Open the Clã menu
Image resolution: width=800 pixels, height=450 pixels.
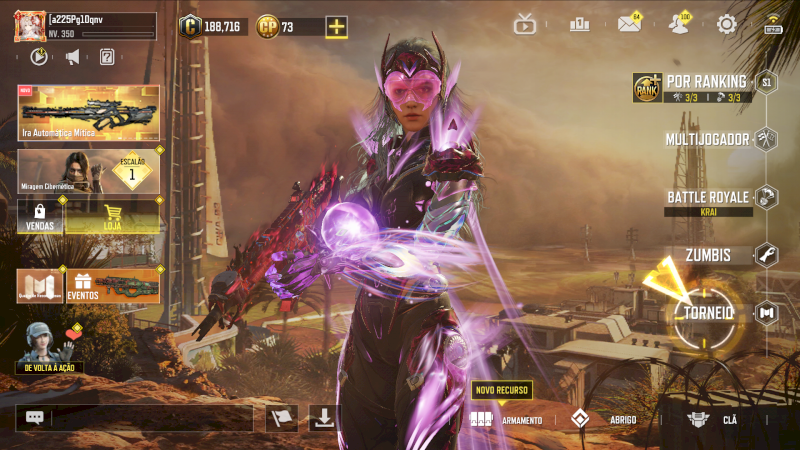pos(715,420)
